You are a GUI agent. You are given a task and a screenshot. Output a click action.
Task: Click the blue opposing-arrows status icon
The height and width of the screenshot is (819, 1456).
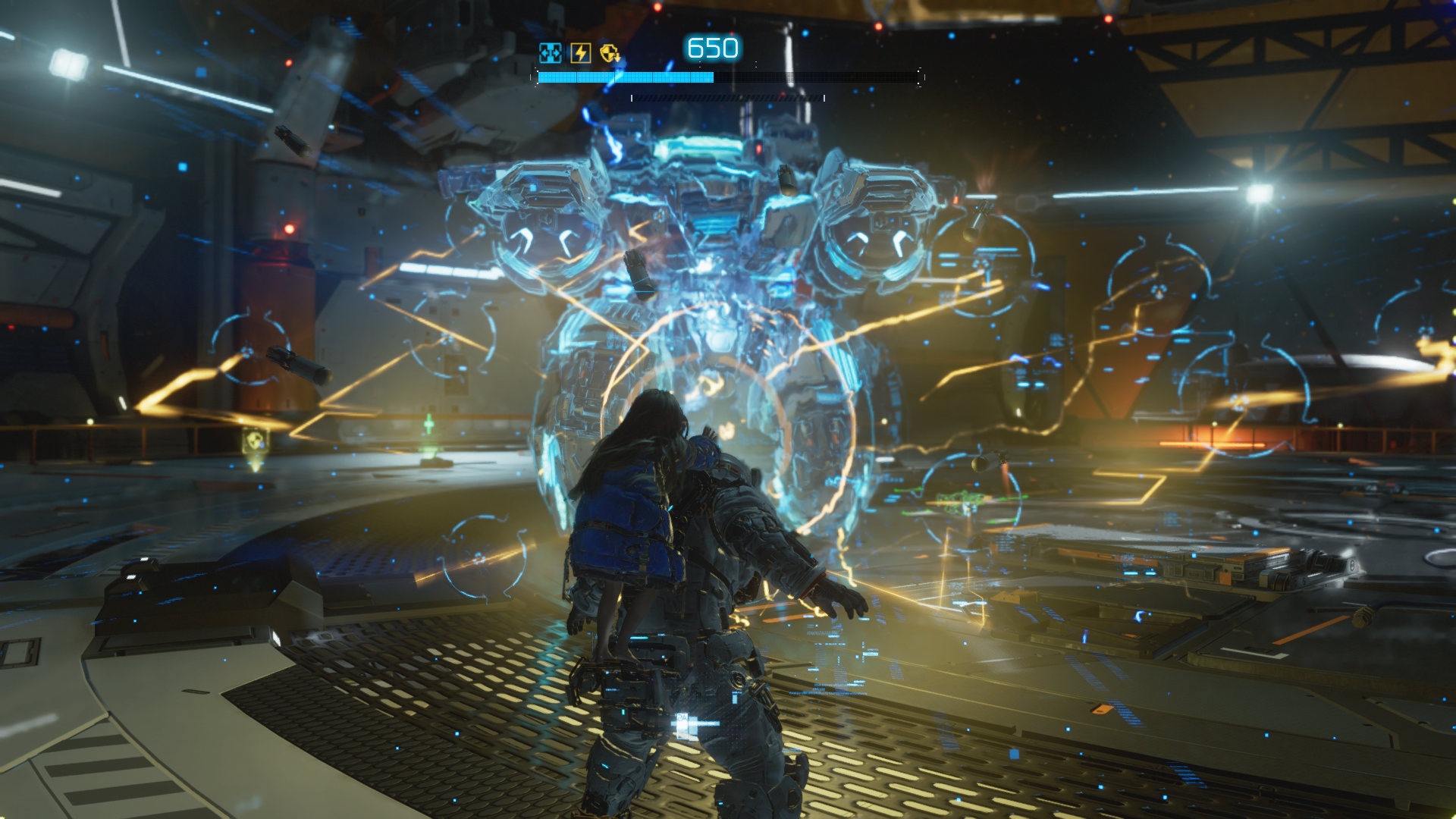click(x=550, y=53)
